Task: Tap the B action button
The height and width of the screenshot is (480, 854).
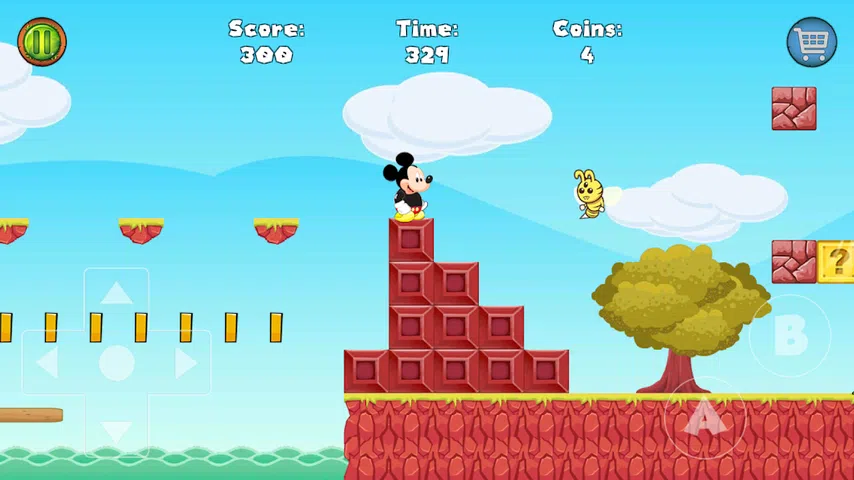Action: (x=790, y=337)
